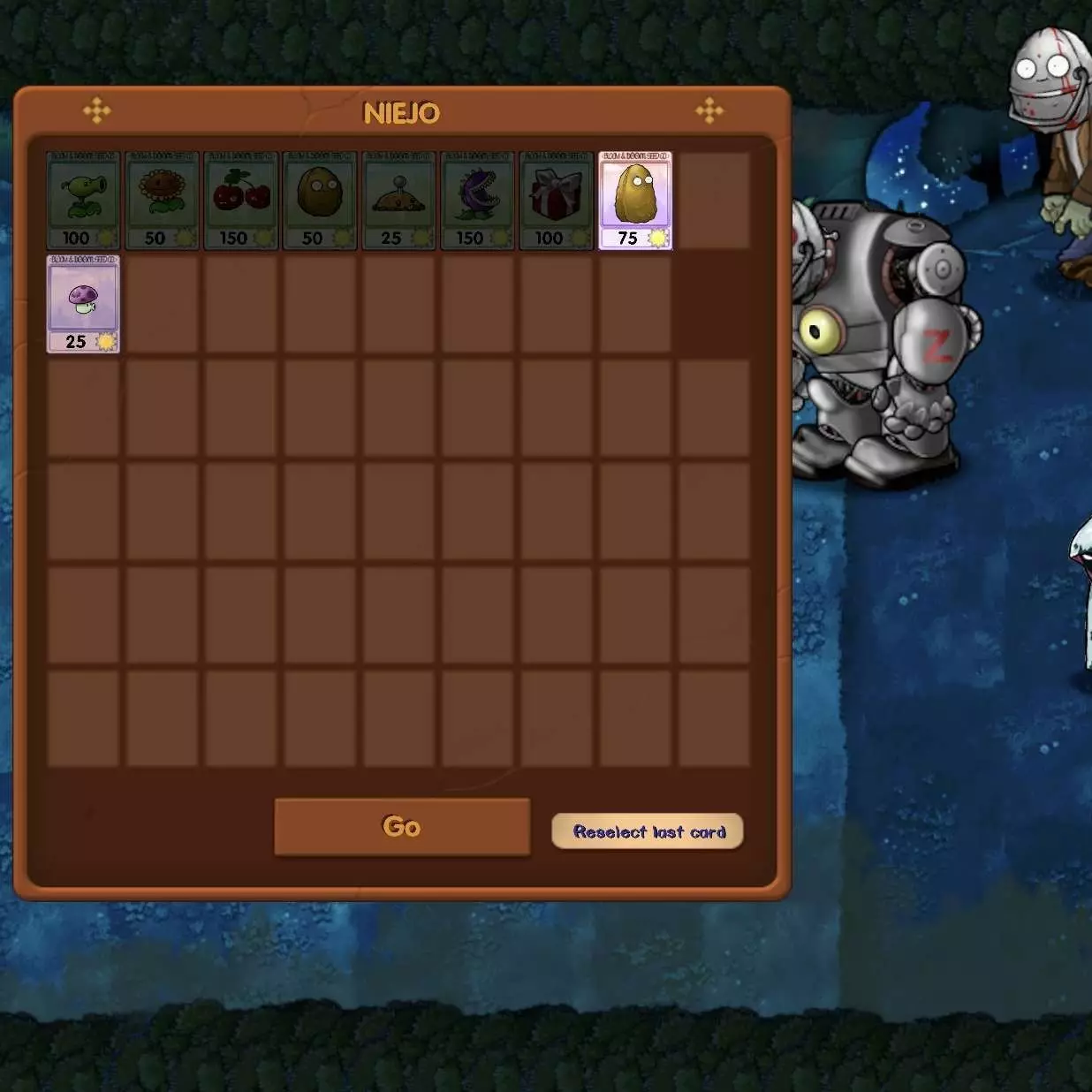Pick the purple Chomper seed card

tap(478, 201)
